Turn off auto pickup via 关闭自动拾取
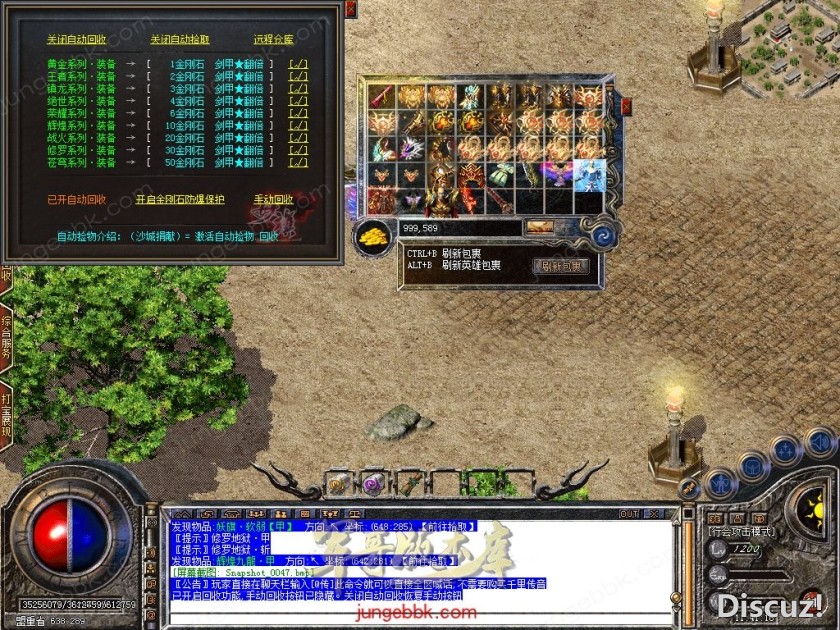 180,40
